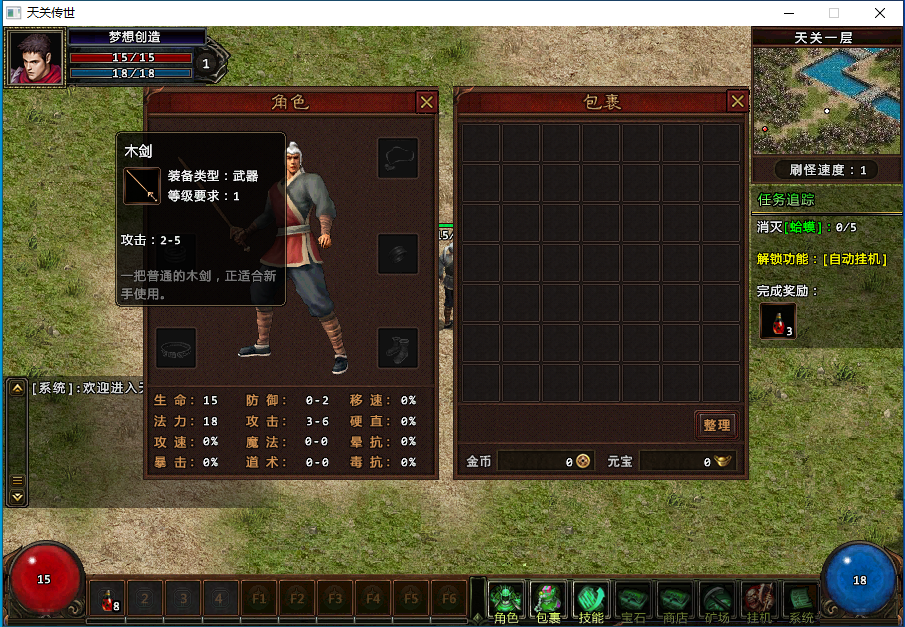Close the 角色 character panel
Screen dimensions: 905x627
(x=426, y=102)
